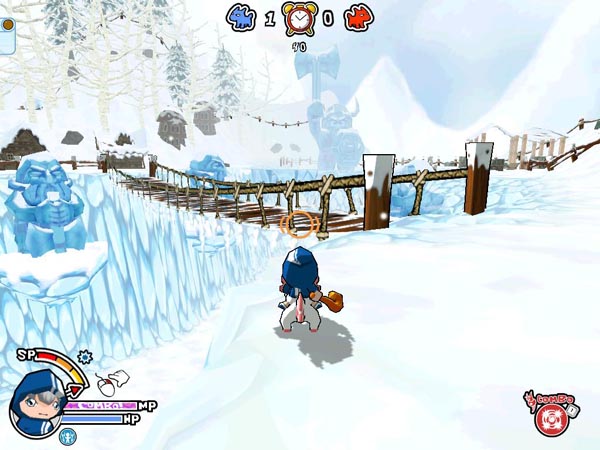Select the small blue figure status icon
600x450 pixels.
pyautogui.click(x=67, y=436)
